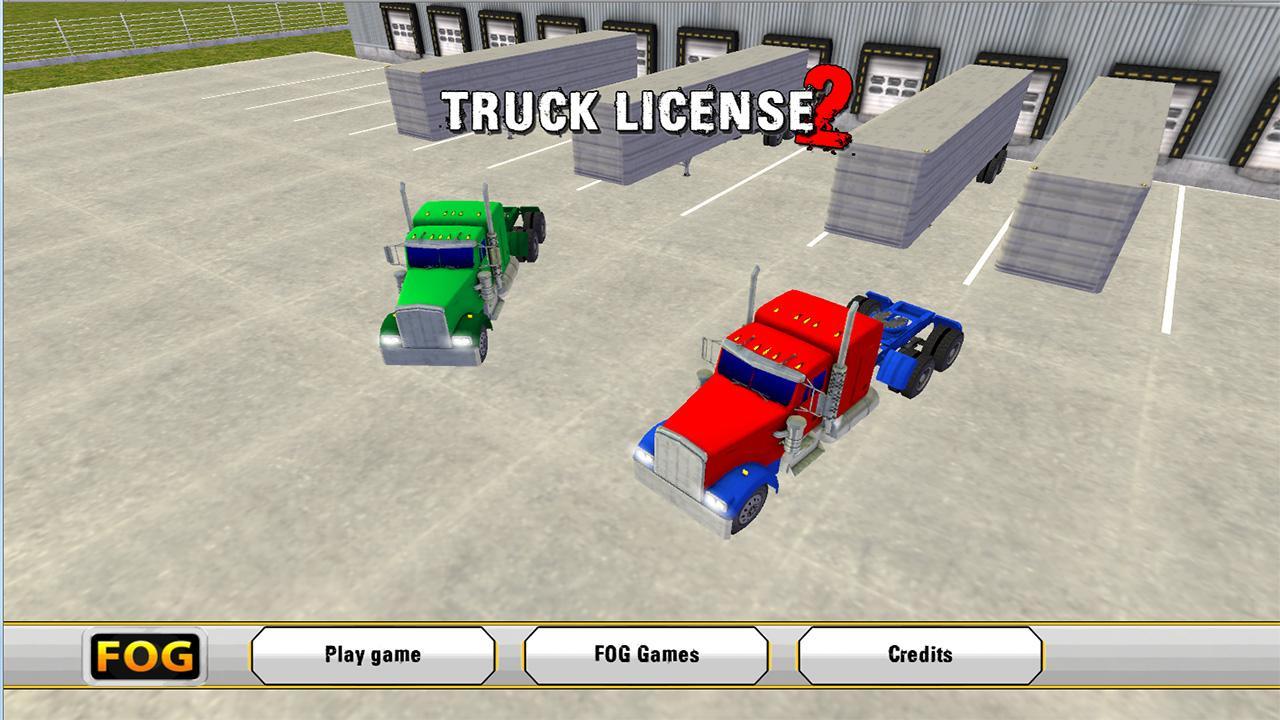Click the Play game menu entry

click(x=373, y=655)
